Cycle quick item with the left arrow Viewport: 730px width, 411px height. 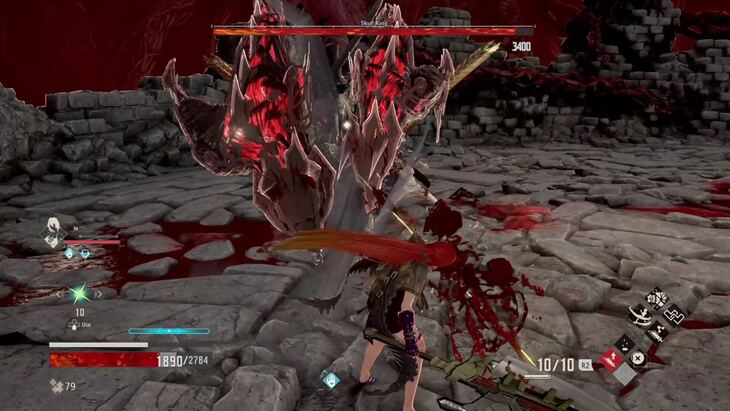pos(59,294)
